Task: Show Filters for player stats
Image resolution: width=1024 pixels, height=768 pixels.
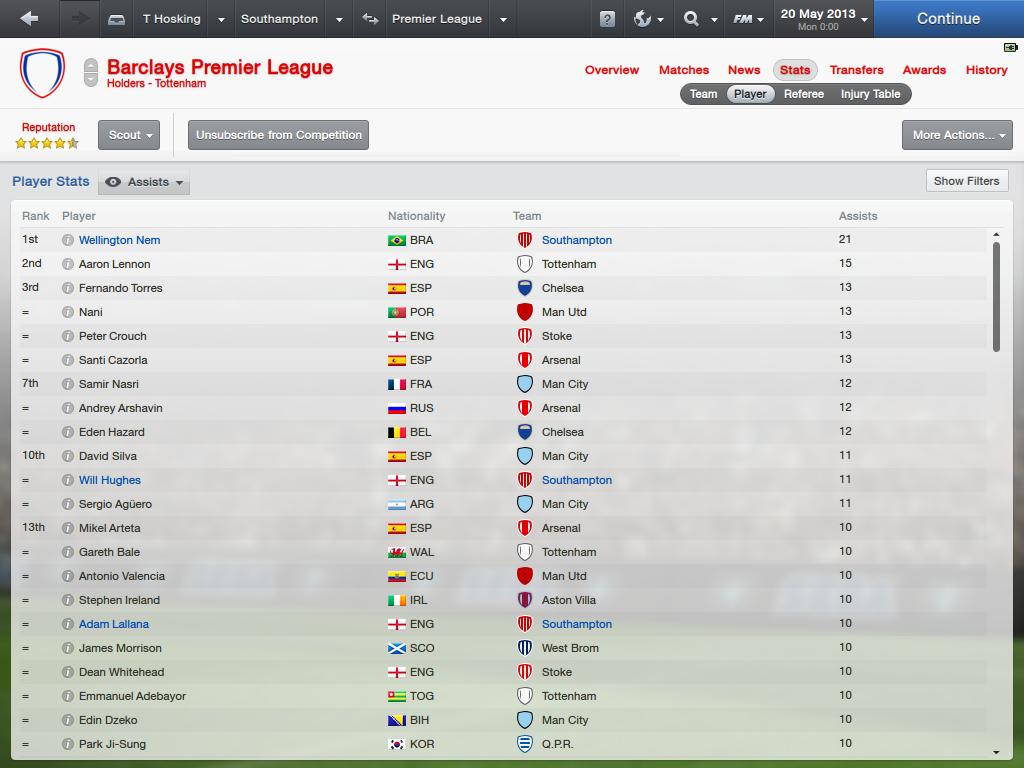Action: click(x=966, y=181)
